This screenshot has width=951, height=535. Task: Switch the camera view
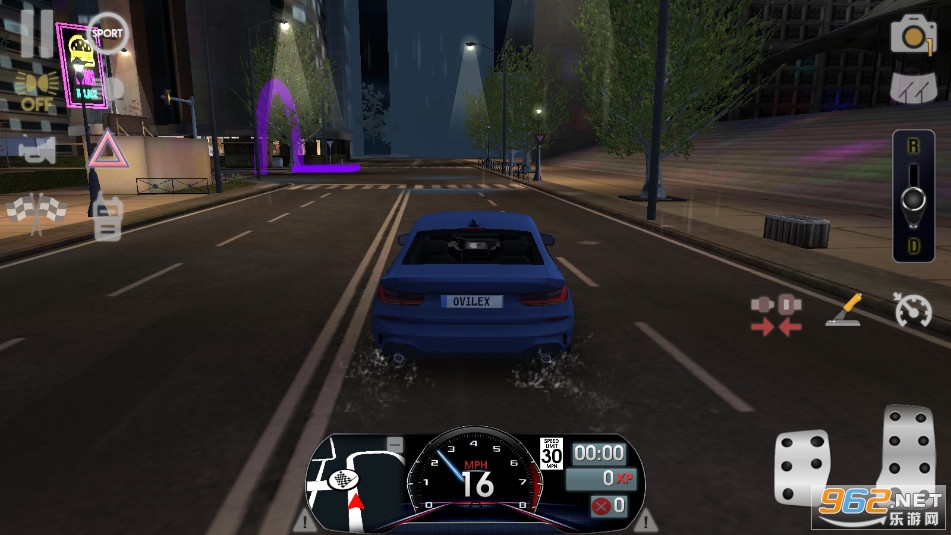(x=913, y=35)
